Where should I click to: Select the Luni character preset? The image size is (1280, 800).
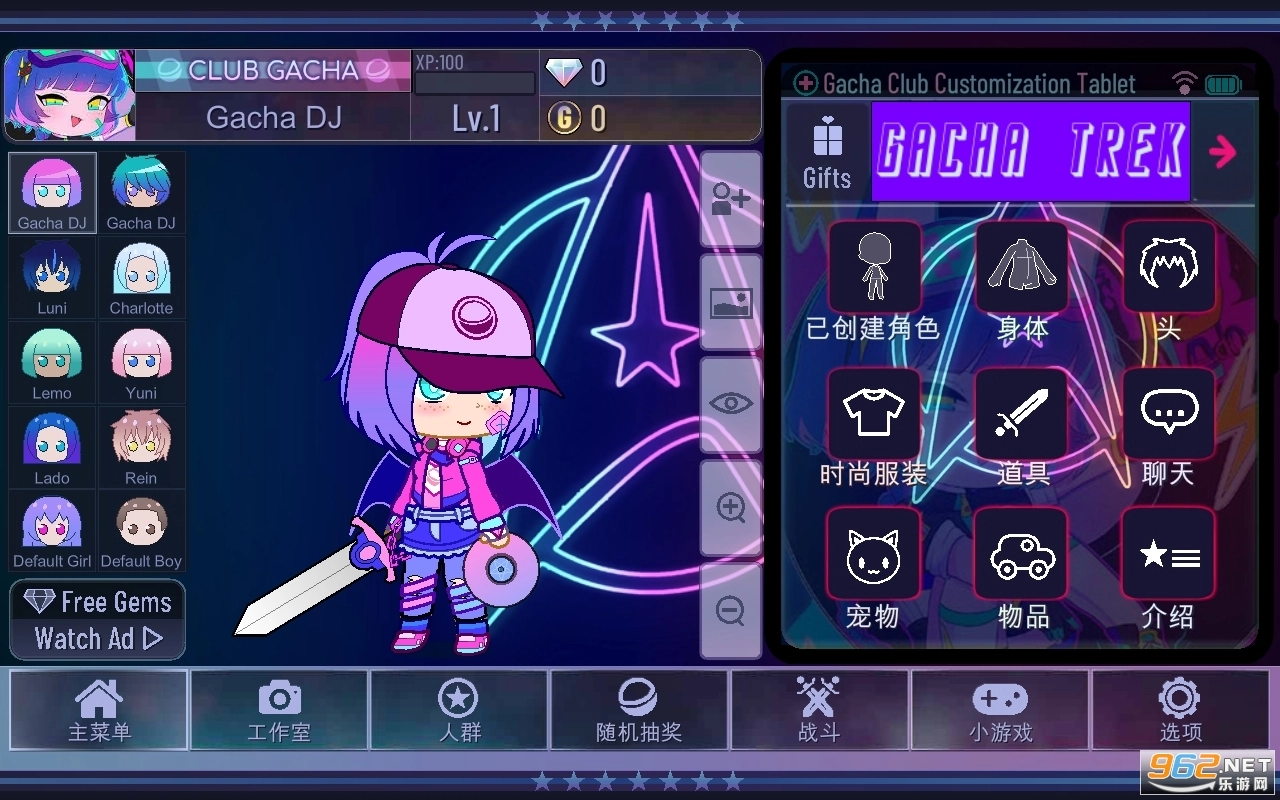[x=51, y=277]
